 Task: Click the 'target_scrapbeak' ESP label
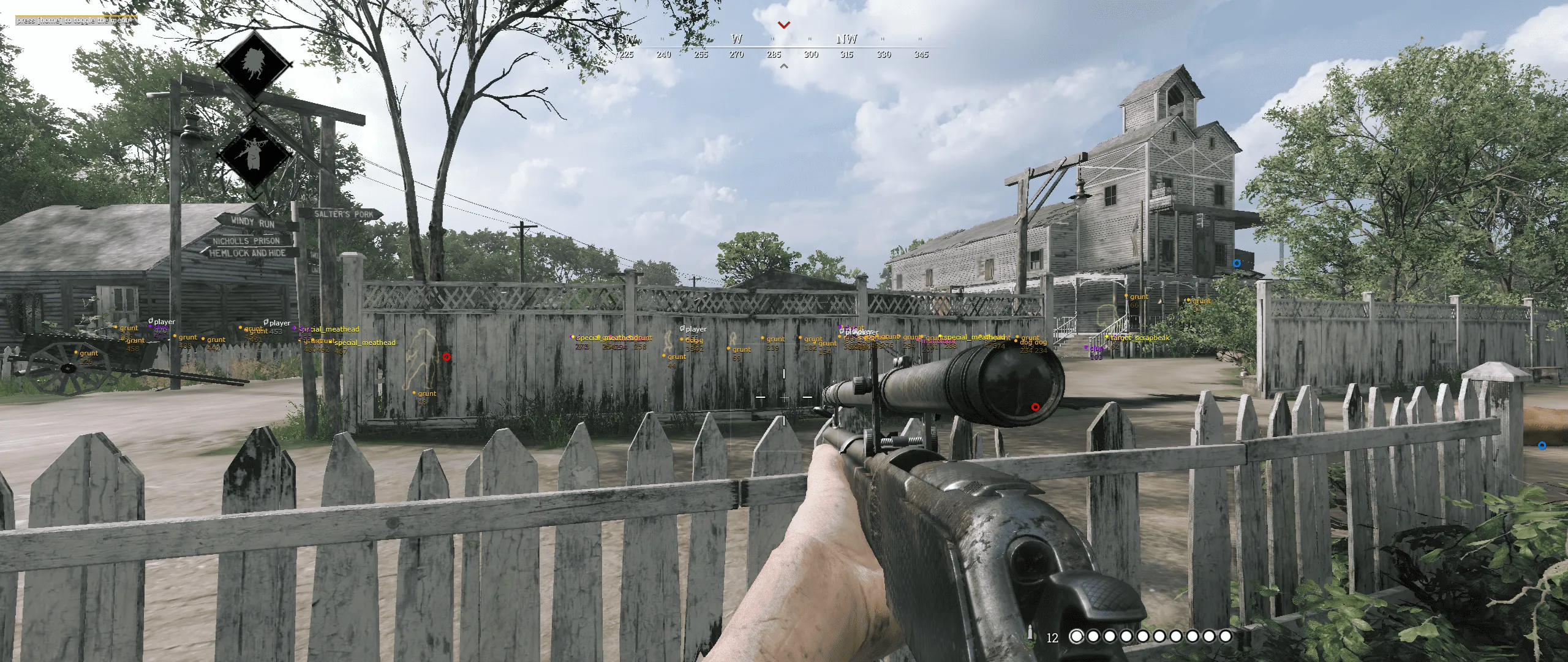1140,339
